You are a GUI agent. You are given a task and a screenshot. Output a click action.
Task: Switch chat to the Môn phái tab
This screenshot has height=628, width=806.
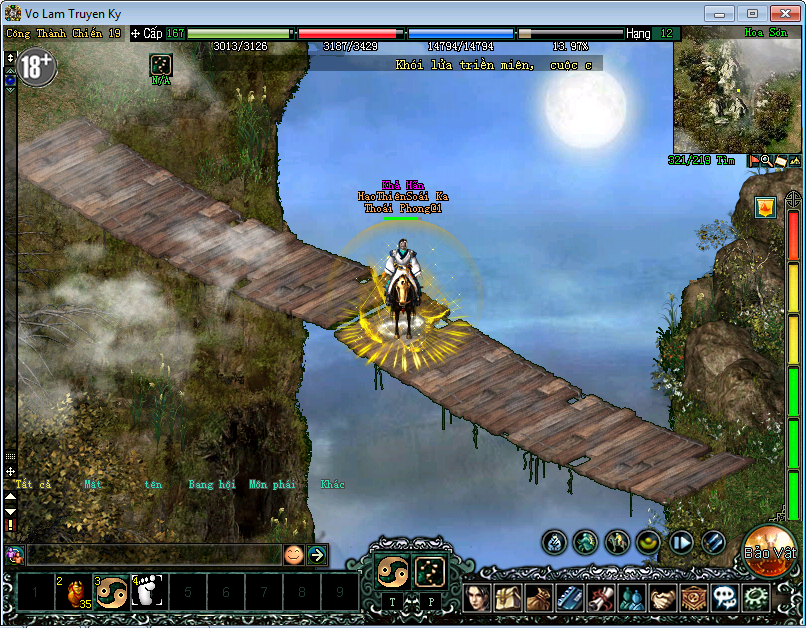click(x=271, y=484)
